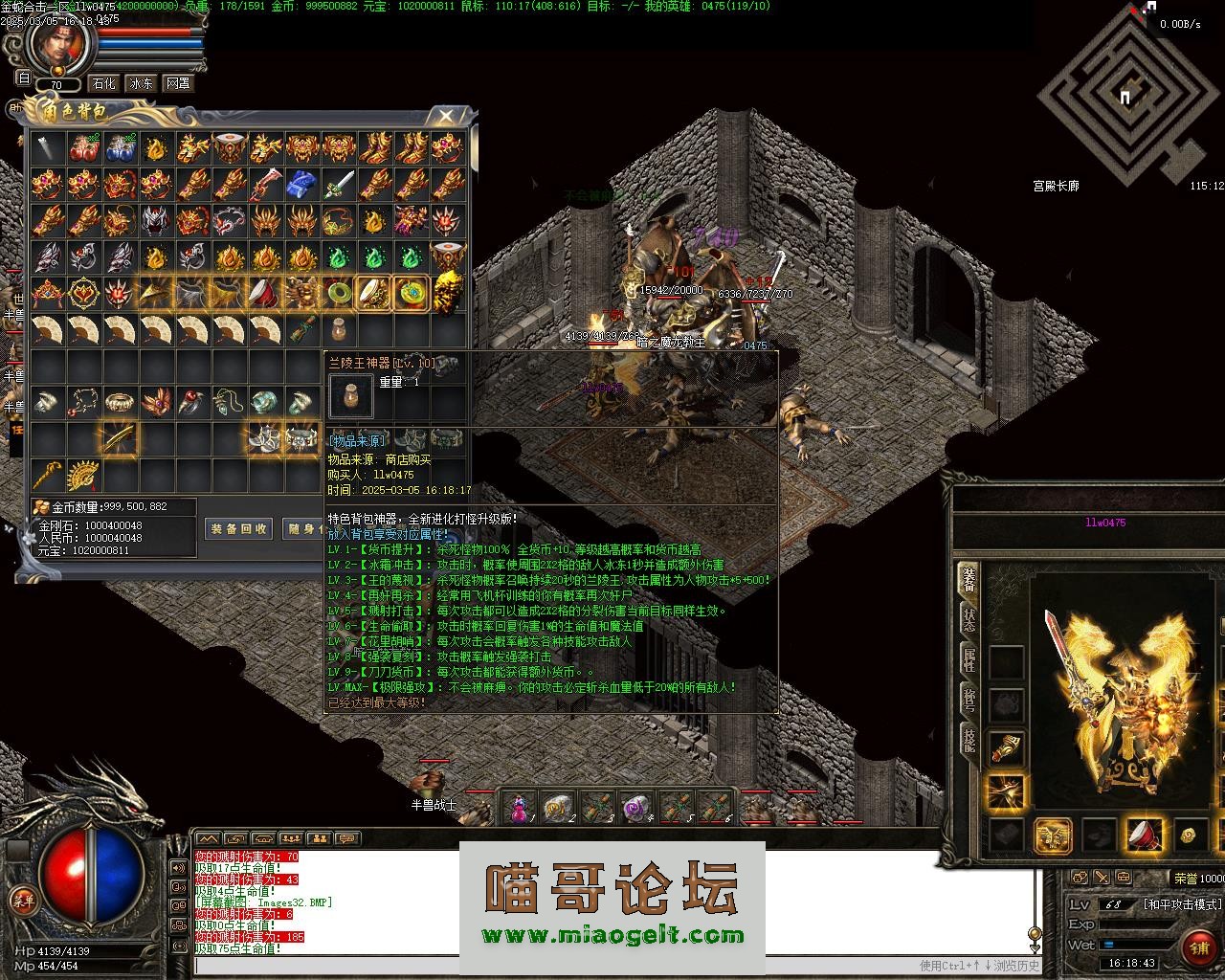Select the 石化 petrify skill button

click(104, 83)
